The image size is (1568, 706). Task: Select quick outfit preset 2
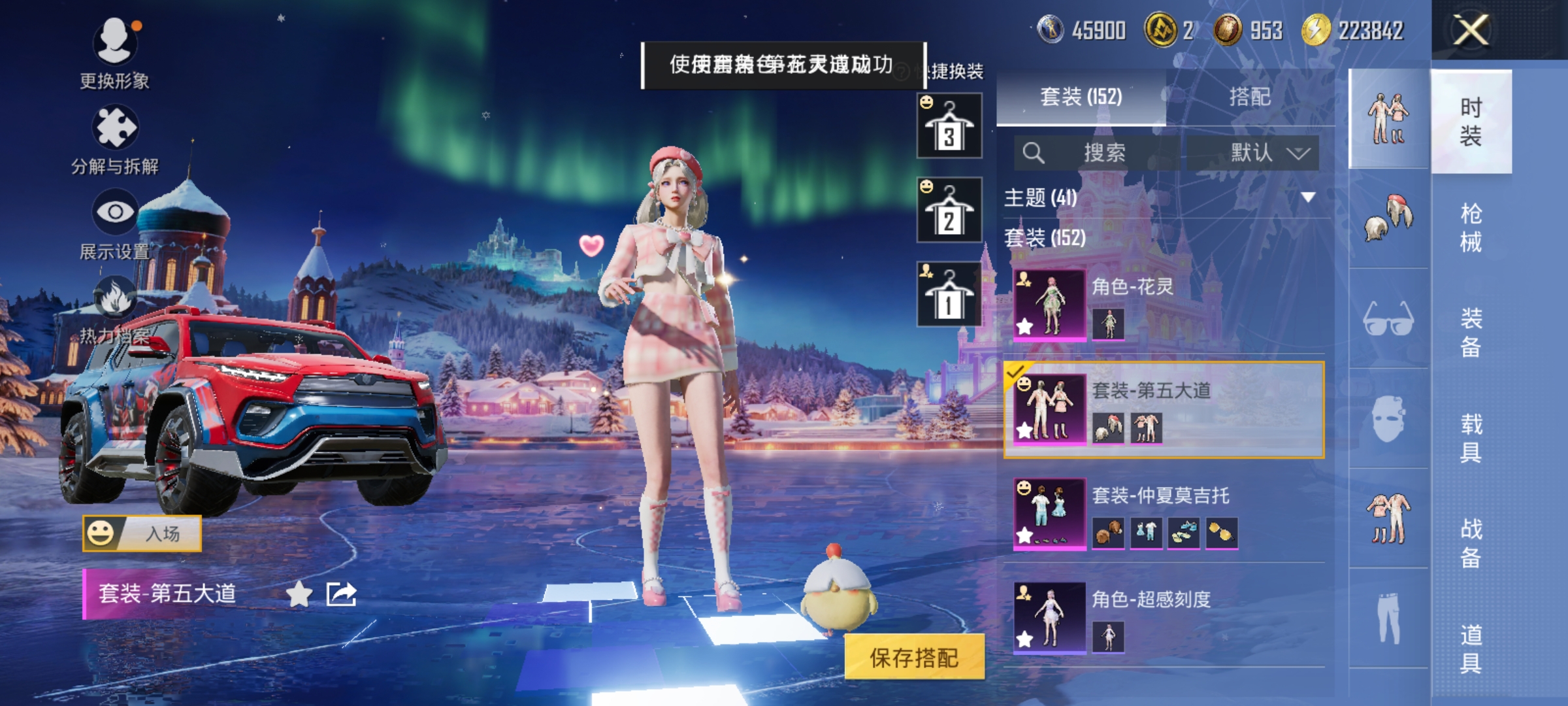tap(949, 210)
